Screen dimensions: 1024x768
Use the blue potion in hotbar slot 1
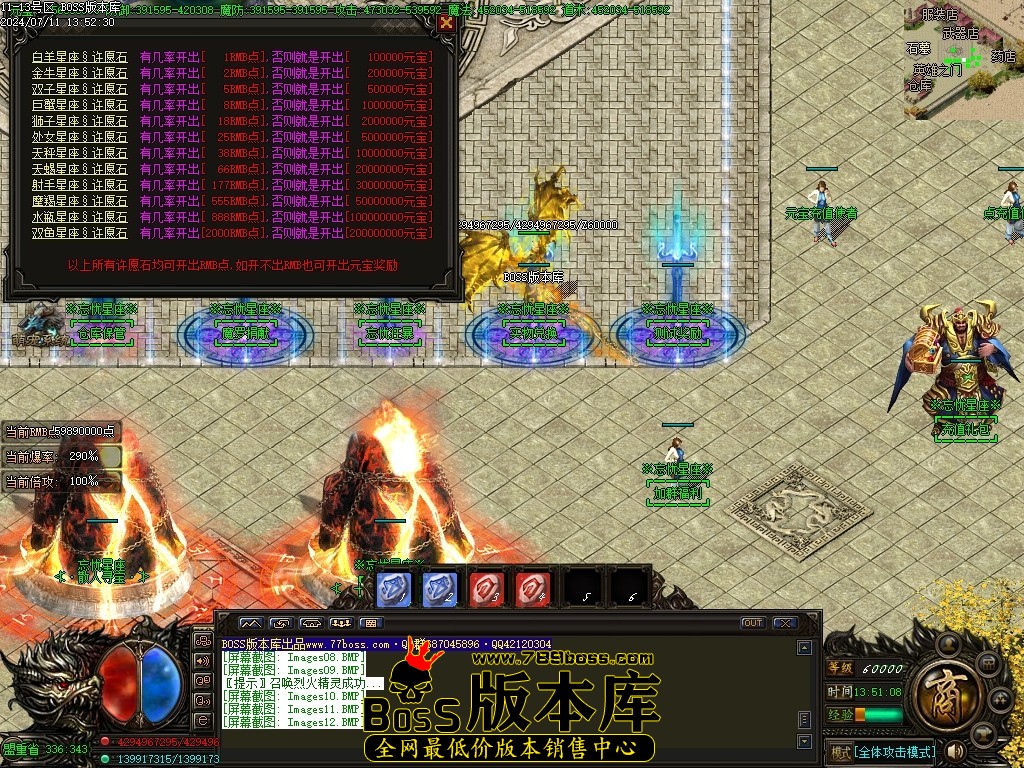pos(393,588)
